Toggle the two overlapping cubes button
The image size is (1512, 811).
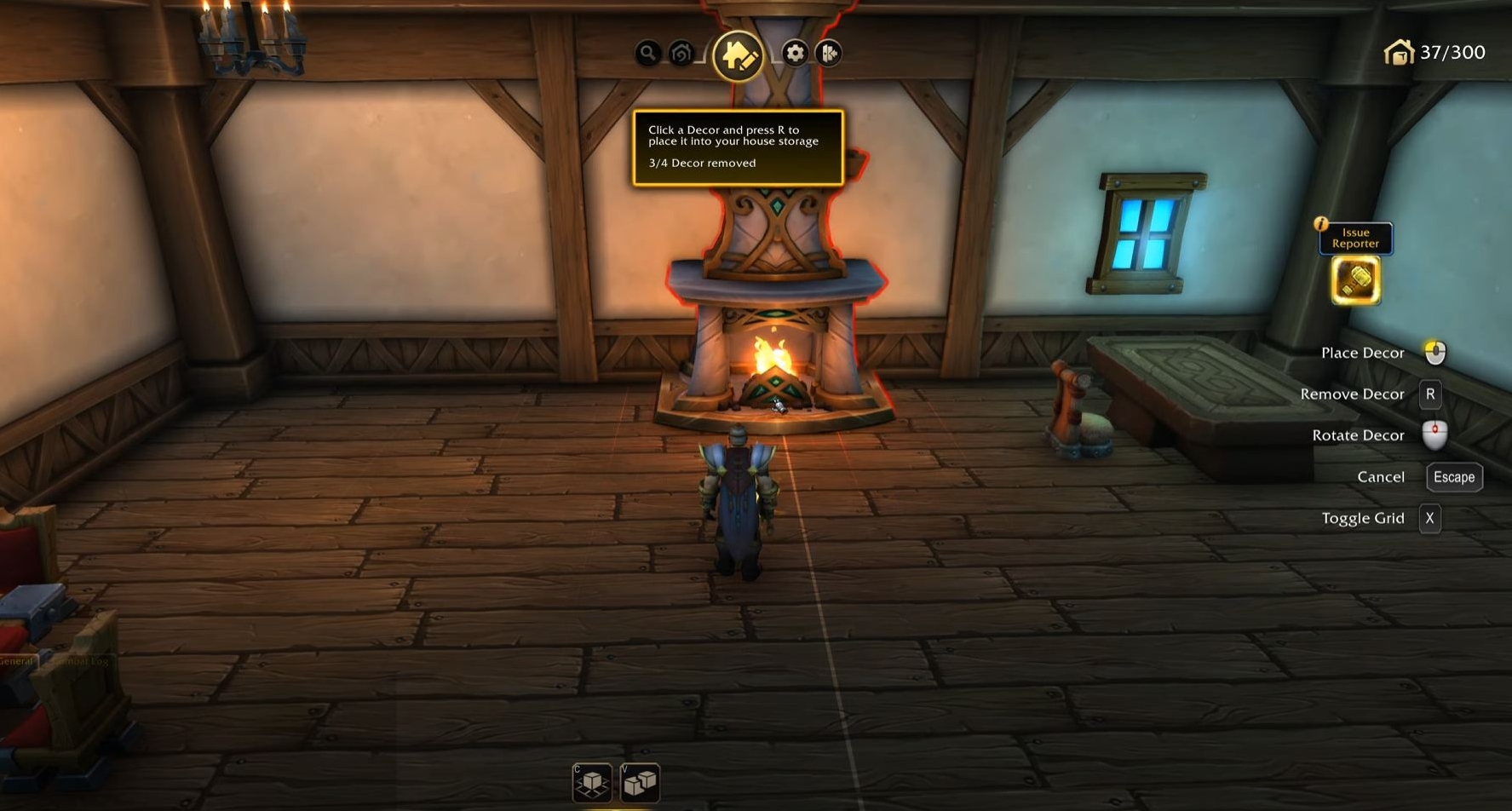pyautogui.click(x=640, y=782)
